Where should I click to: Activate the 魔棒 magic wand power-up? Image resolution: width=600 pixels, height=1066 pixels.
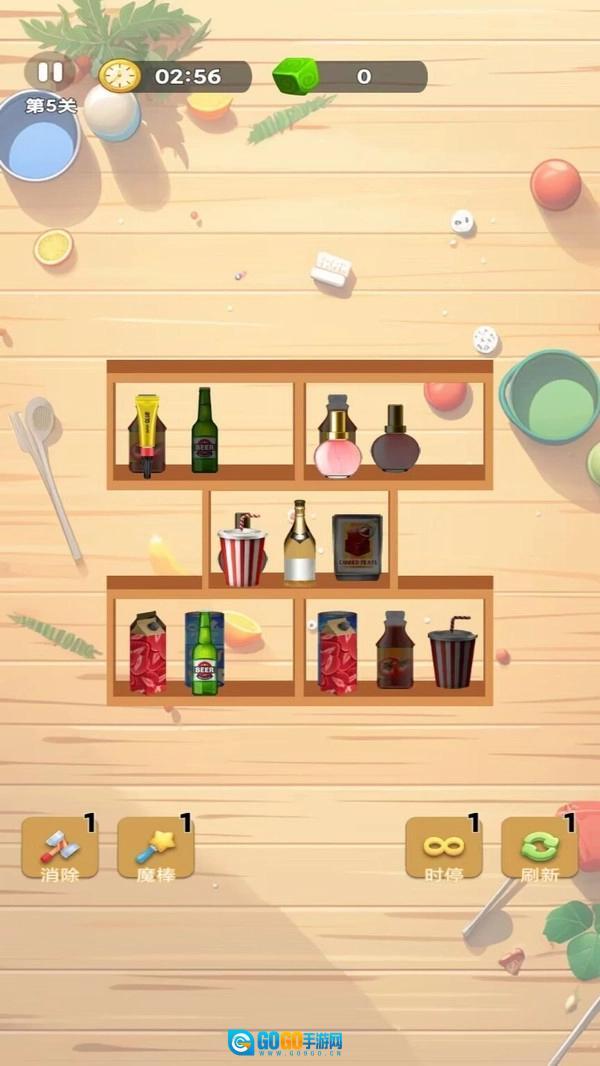tap(156, 848)
